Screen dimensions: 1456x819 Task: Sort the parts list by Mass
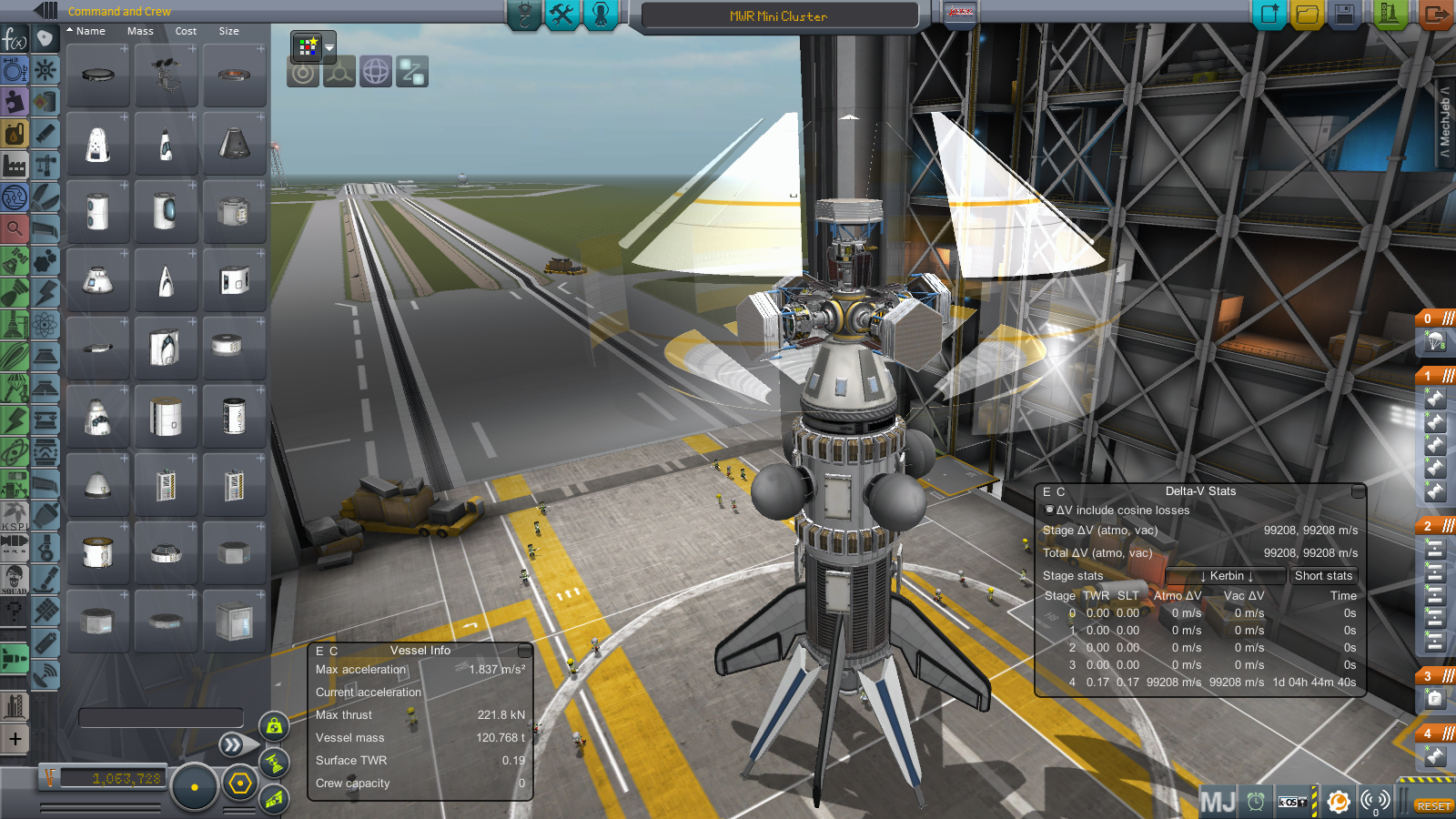pyautogui.click(x=140, y=31)
